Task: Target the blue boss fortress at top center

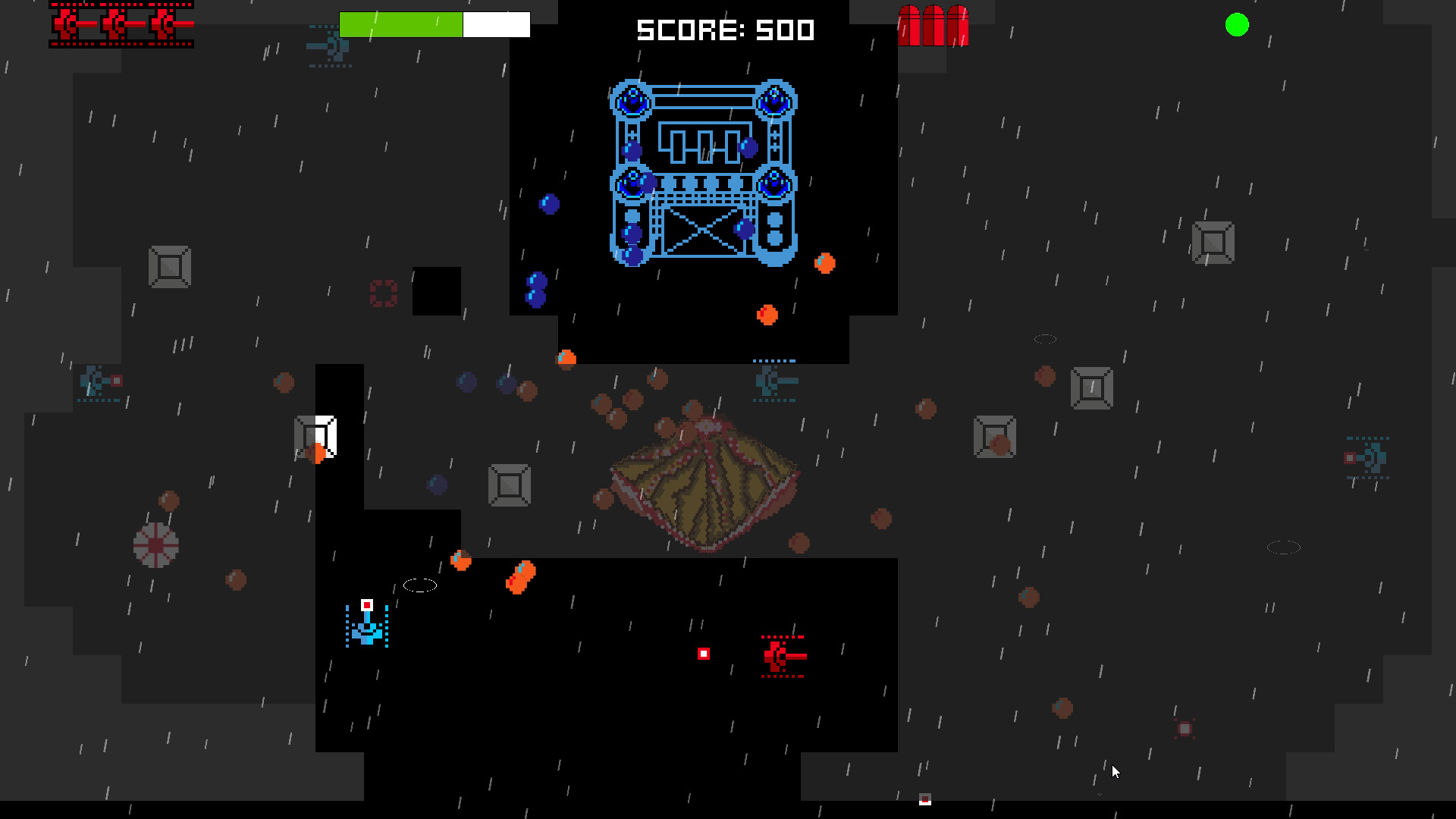Action: [x=701, y=174]
